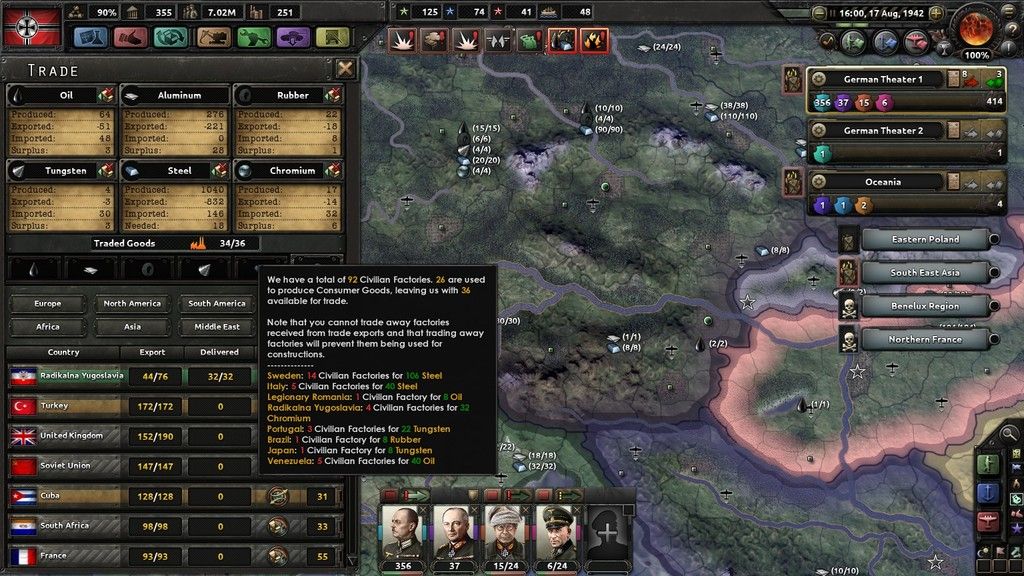Filter trade partners by Europe
This screenshot has height=576, width=1024.
[47, 303]
